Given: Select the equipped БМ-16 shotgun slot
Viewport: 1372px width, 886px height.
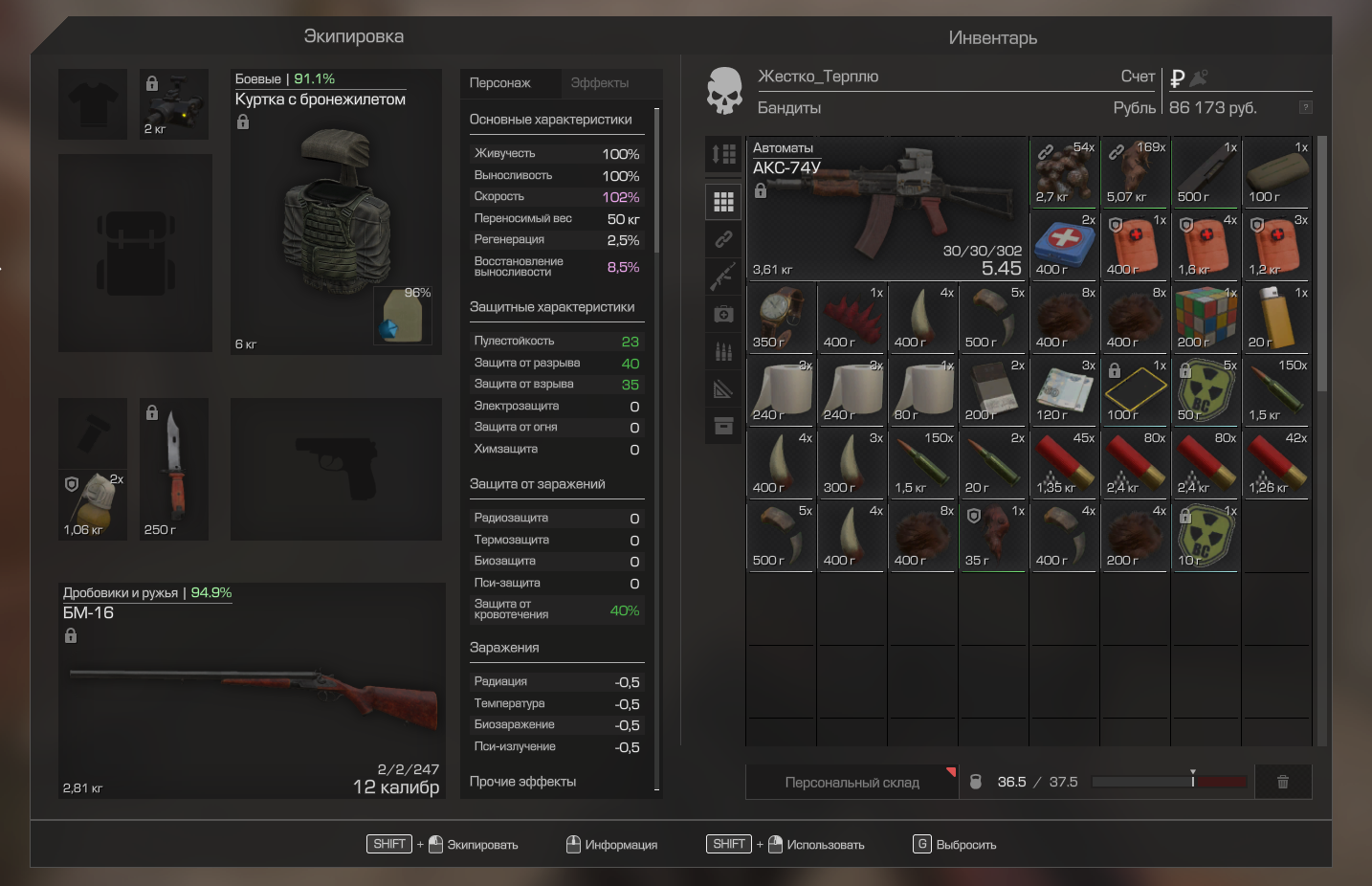Looking at the screenshot, I should pos(253,691).
